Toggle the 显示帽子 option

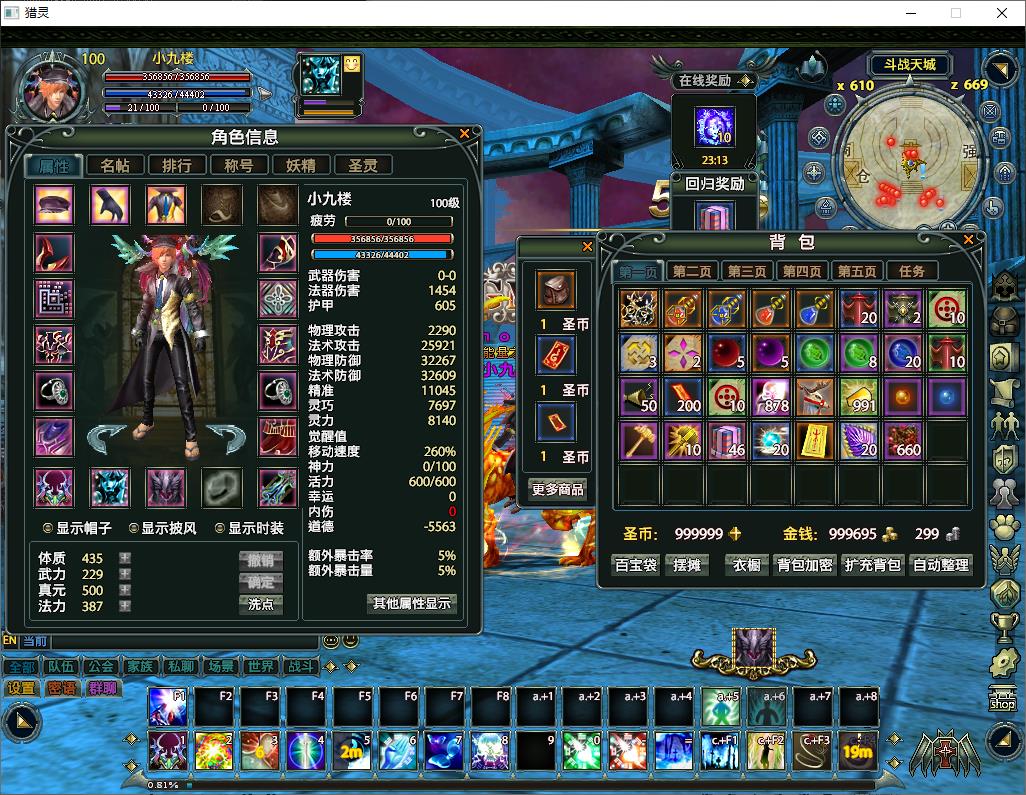tap(47, 528)
